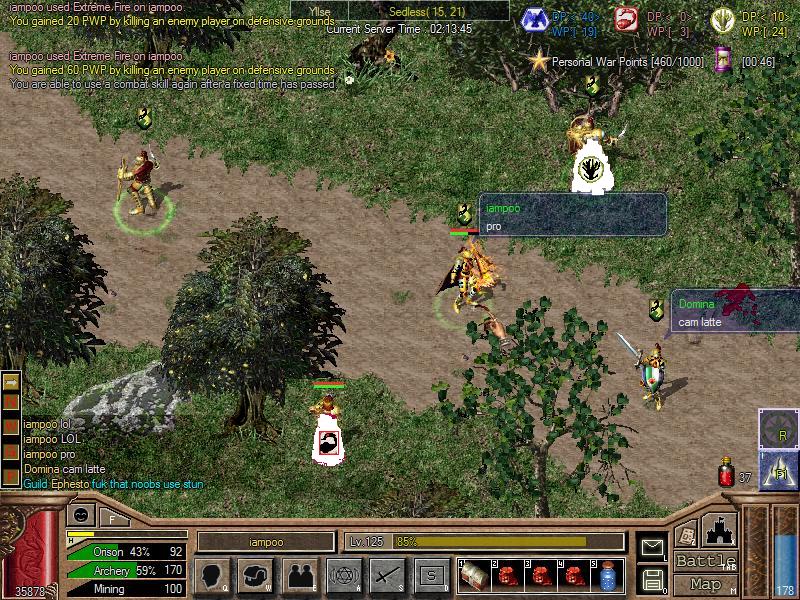Open the two-person party button
The width and height of the screenshot is (800, 600).
(x=300, y=575)
